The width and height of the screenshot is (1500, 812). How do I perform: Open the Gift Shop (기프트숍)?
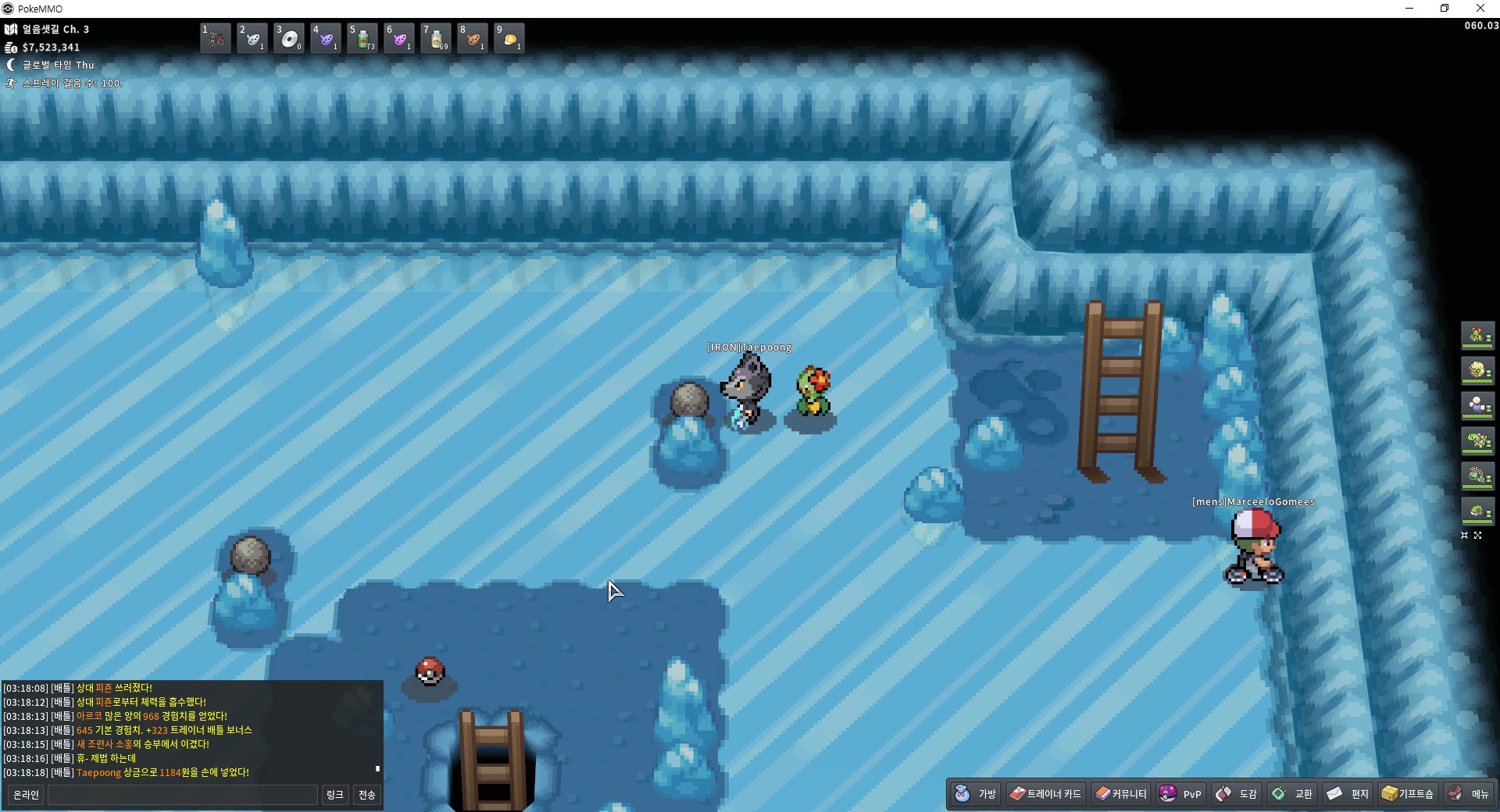(1408, 794)
